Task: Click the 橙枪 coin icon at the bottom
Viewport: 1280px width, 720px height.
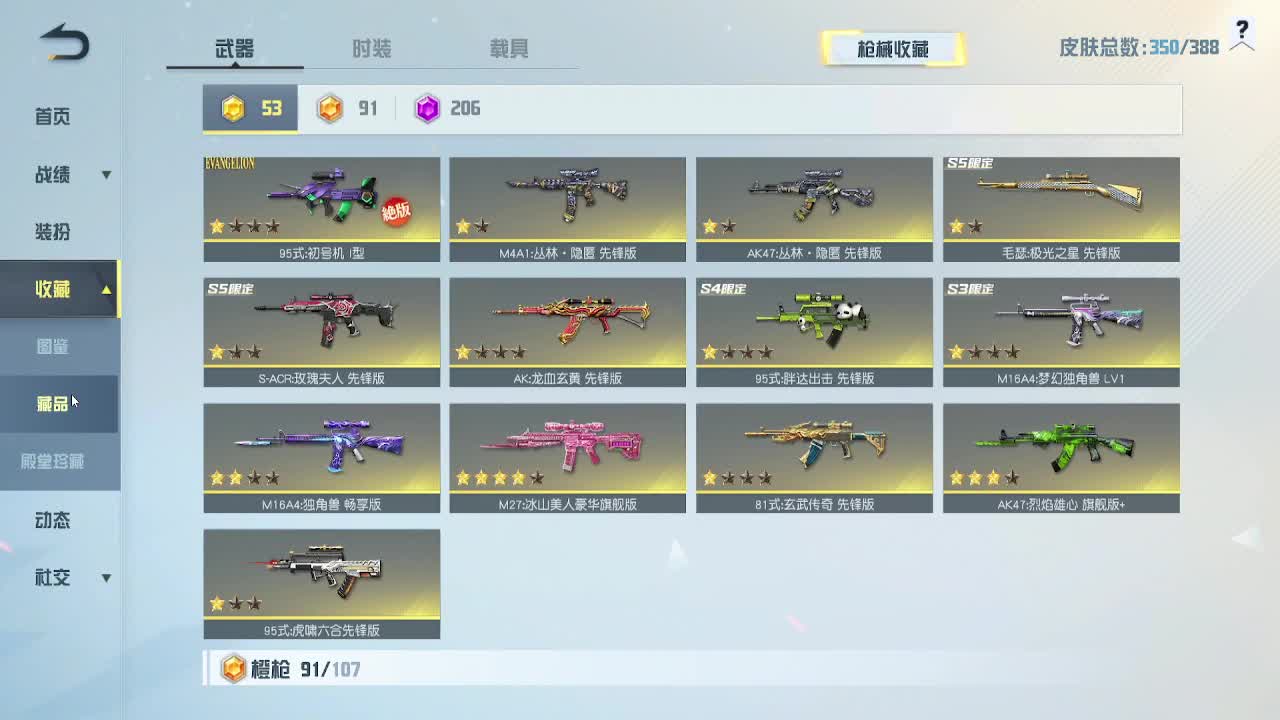Action: tap(232, 668)
